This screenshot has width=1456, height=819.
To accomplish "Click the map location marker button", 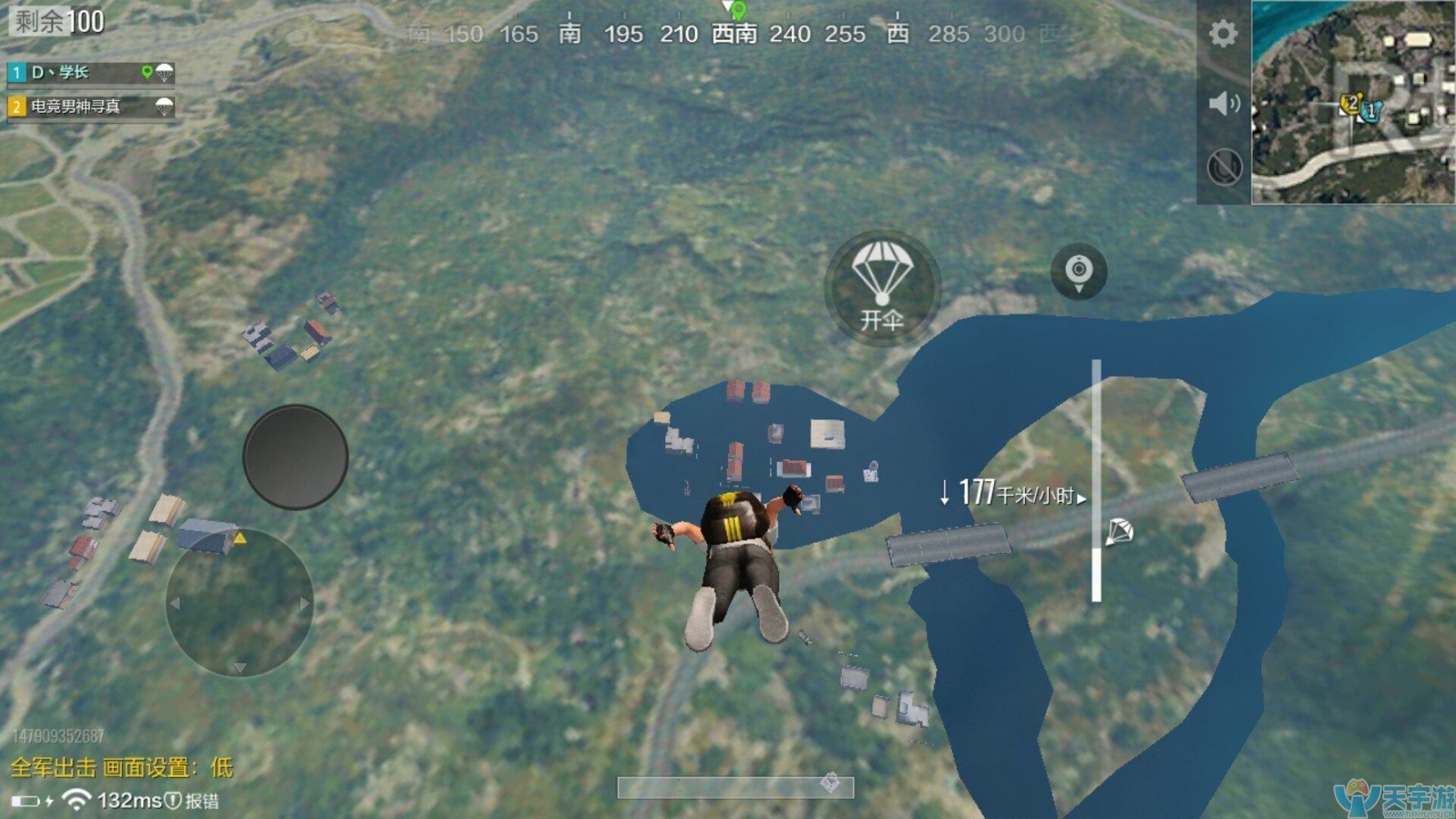I will point(1078,271).
